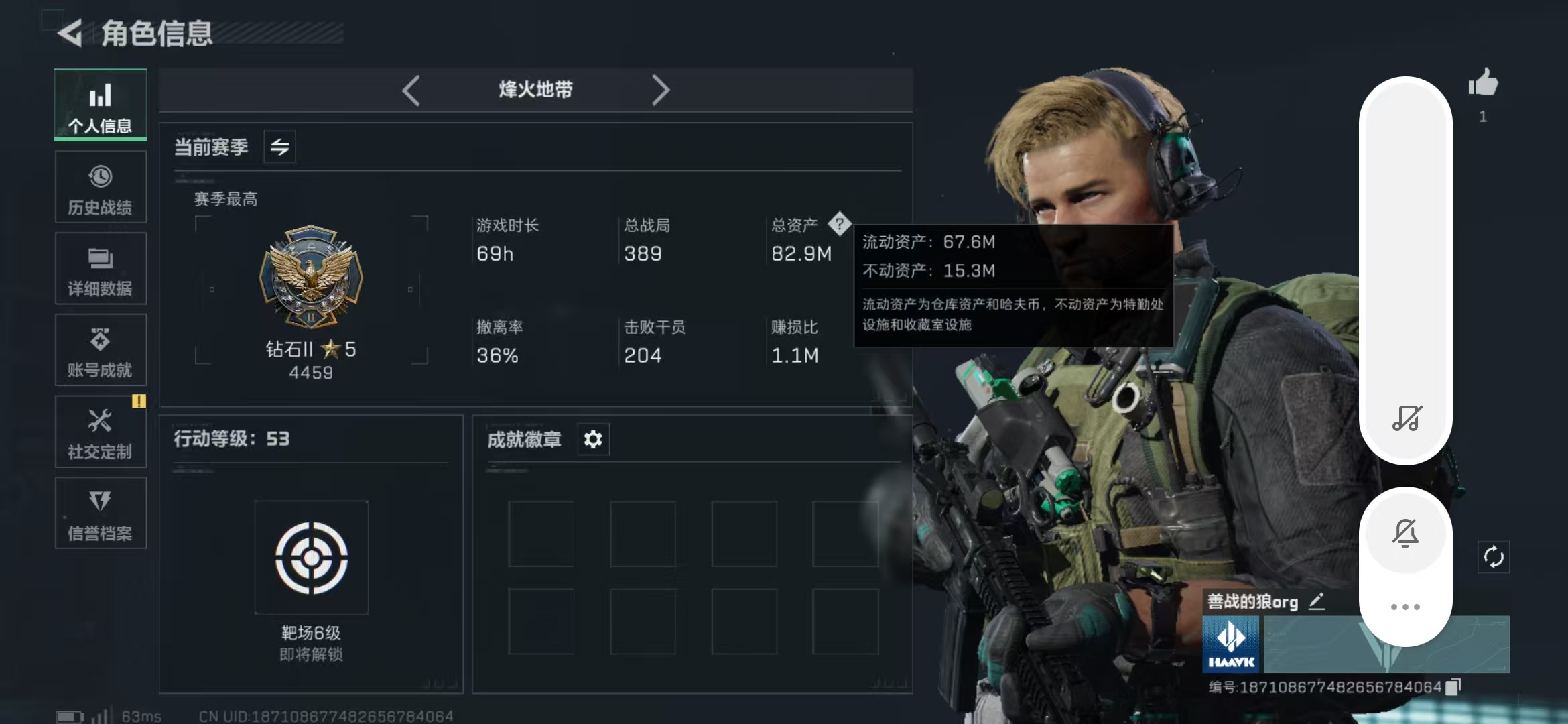Silence notifications with the bell icon

point(1407,532)
